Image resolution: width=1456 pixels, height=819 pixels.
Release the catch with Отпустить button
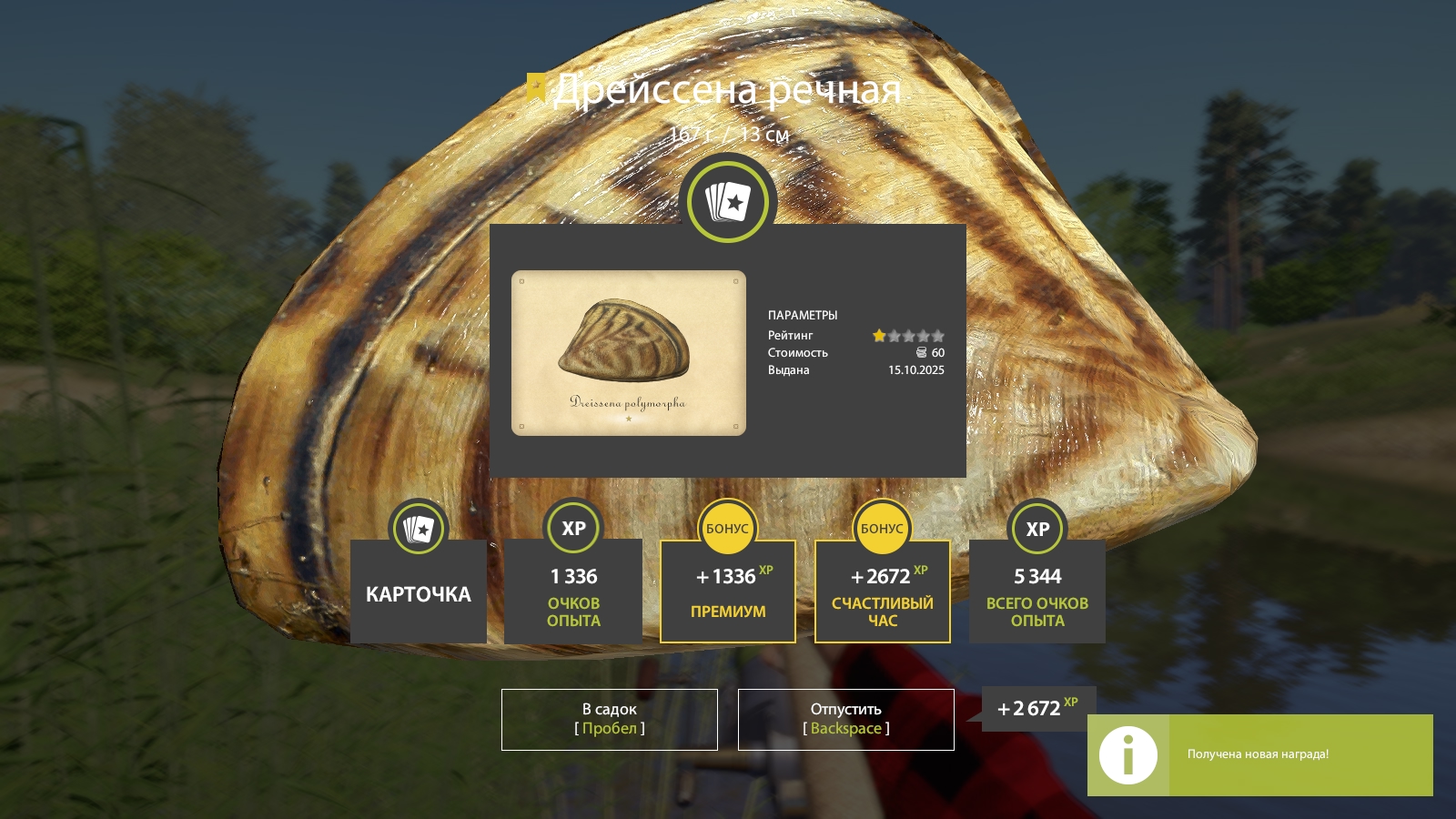845,719
